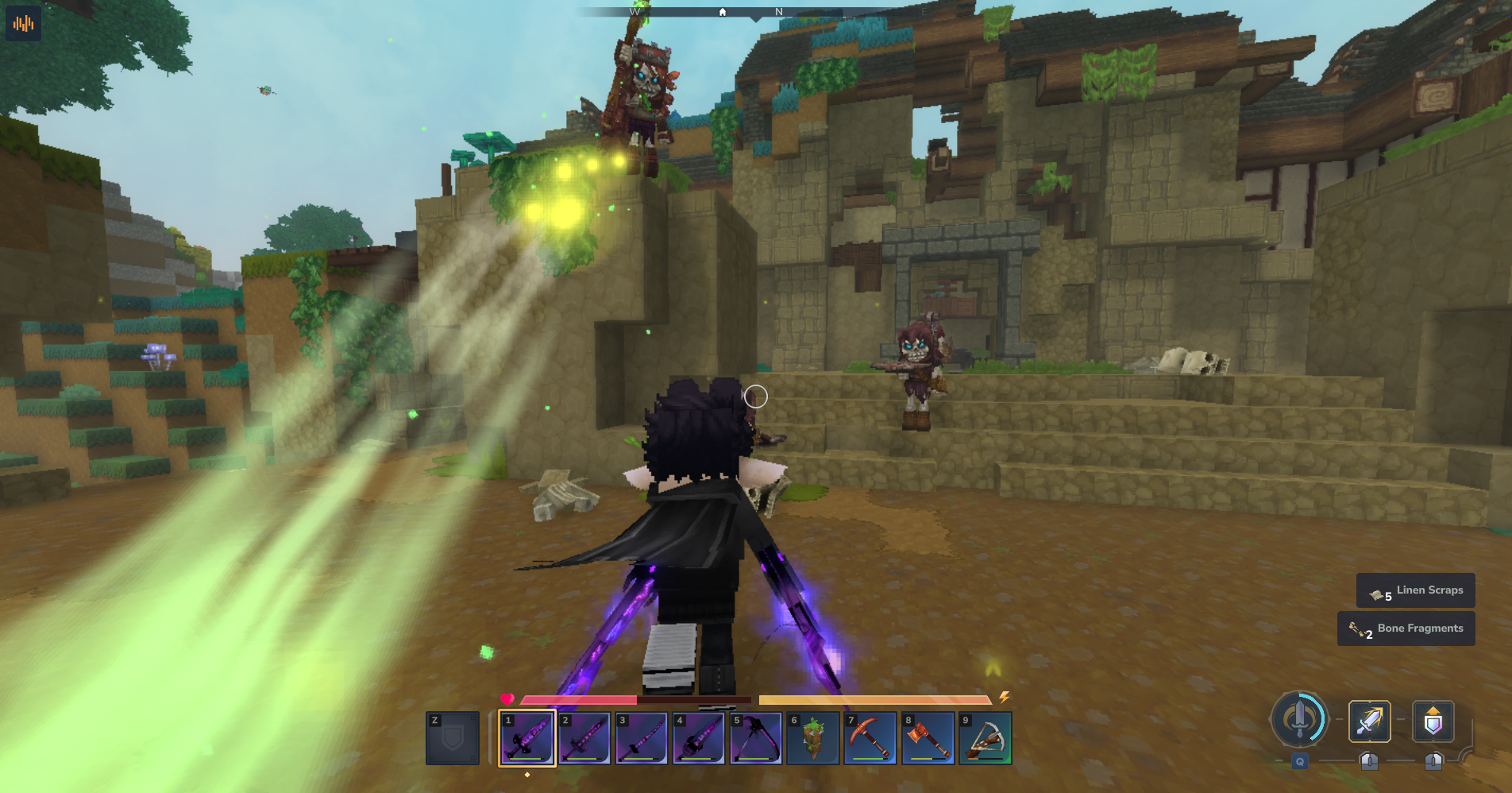
Task: Choose the purple weapon in hotbar slot 4
Action: click(x=699, y=738)
